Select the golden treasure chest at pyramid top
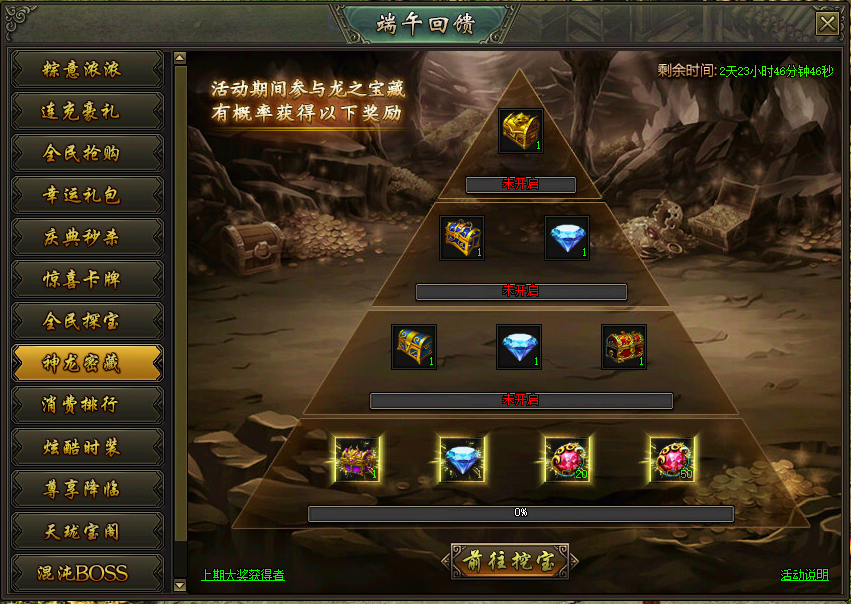This screenshot has width=851, height=604. (x=521, y=131)
